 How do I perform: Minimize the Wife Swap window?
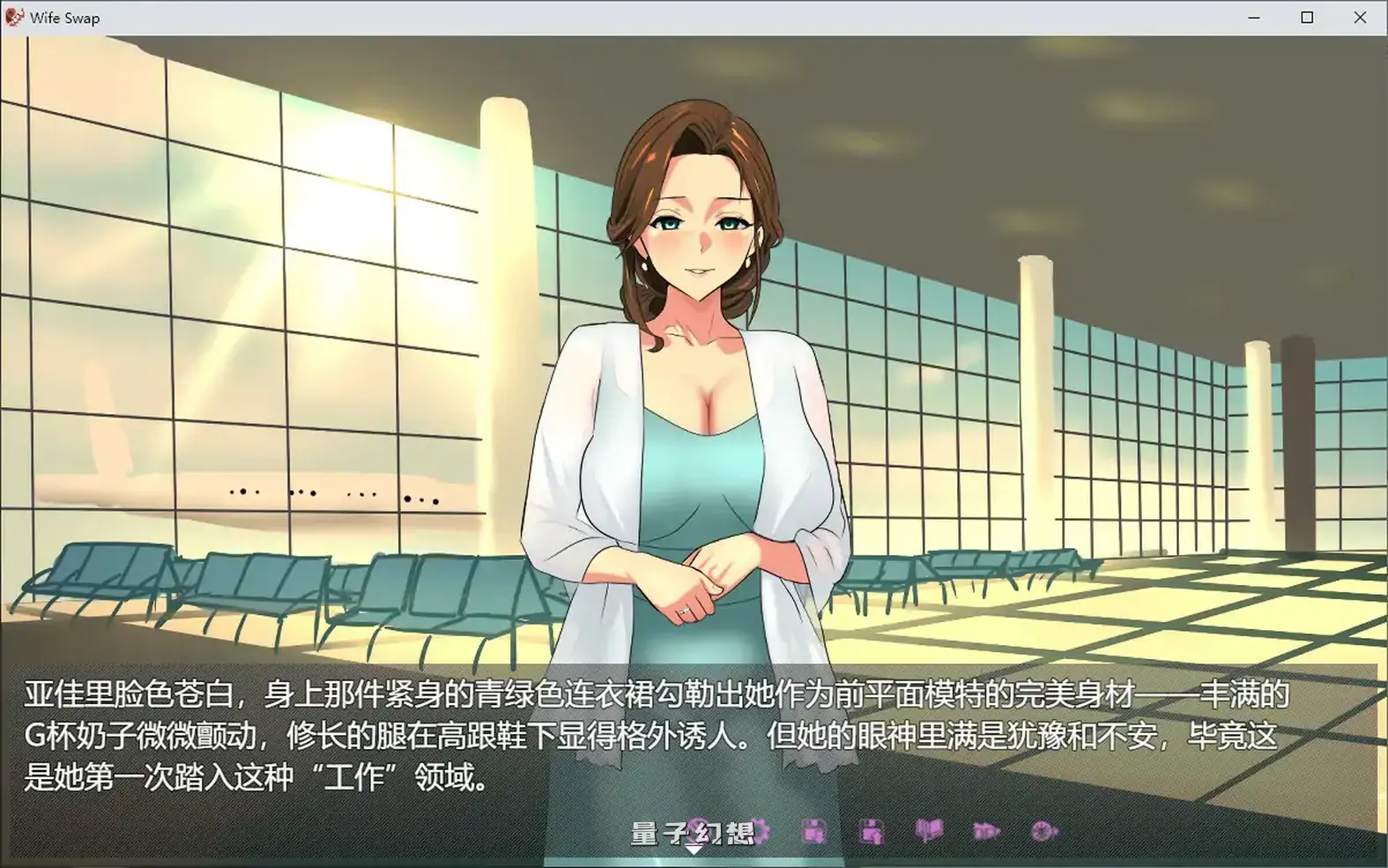tap(1255, 17)
